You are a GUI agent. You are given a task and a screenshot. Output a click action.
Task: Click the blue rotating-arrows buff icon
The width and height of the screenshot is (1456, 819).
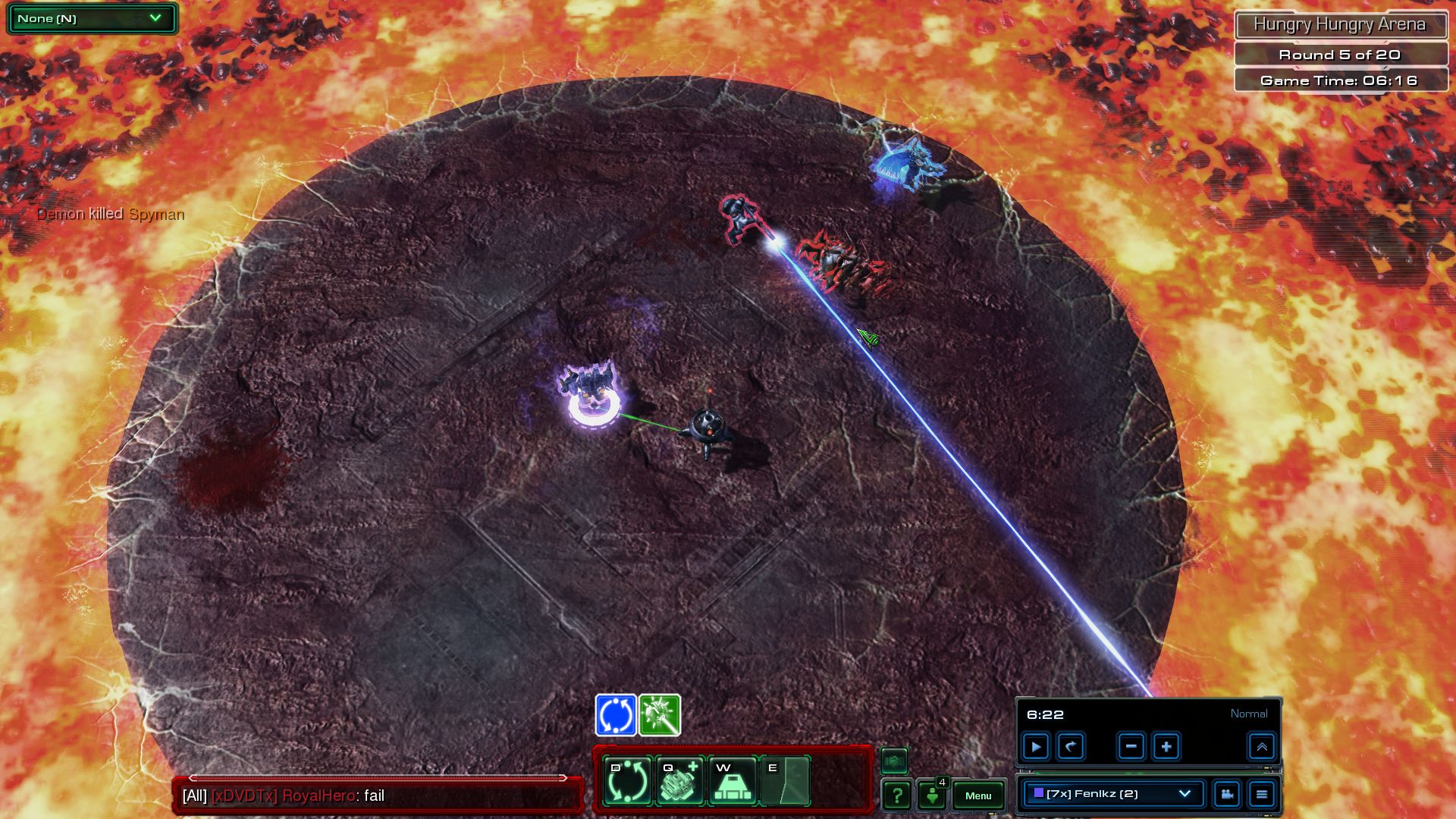(x=616, y=715)
